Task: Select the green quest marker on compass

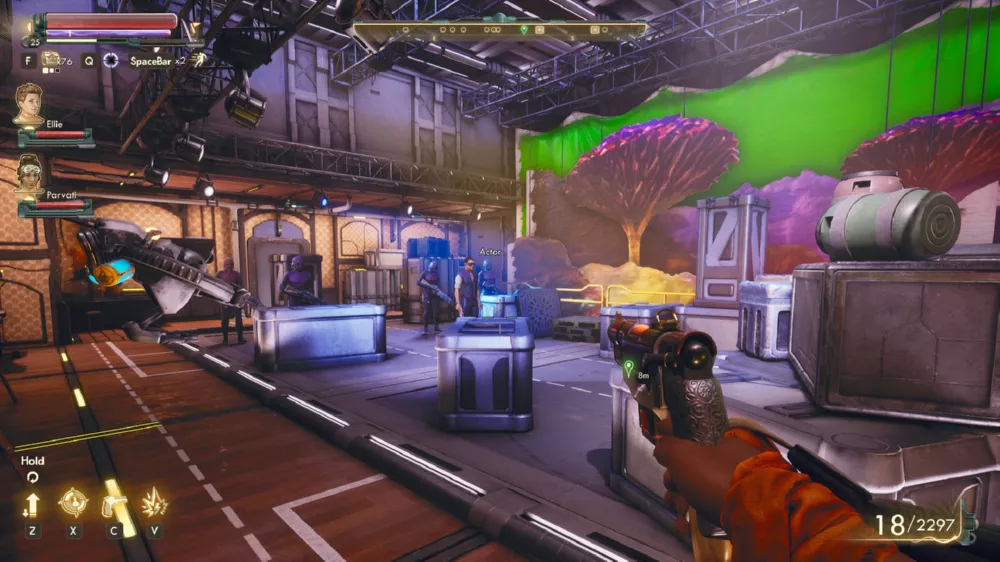Action: point(524,30)
